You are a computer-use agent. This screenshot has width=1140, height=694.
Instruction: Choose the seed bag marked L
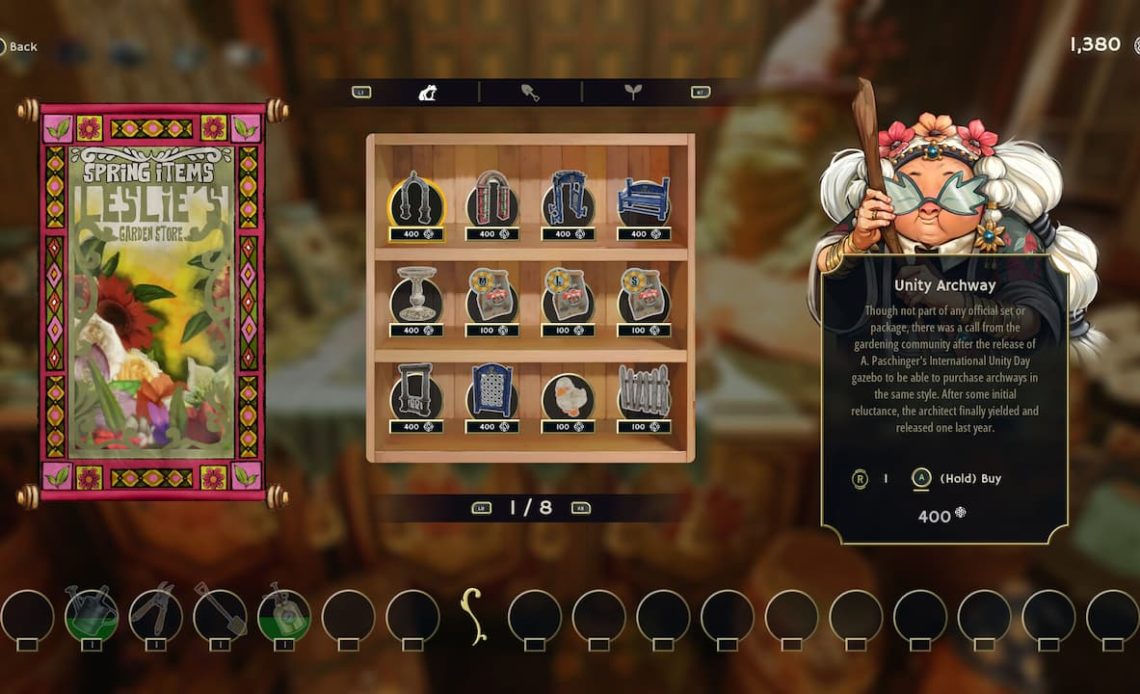(568, 296)
